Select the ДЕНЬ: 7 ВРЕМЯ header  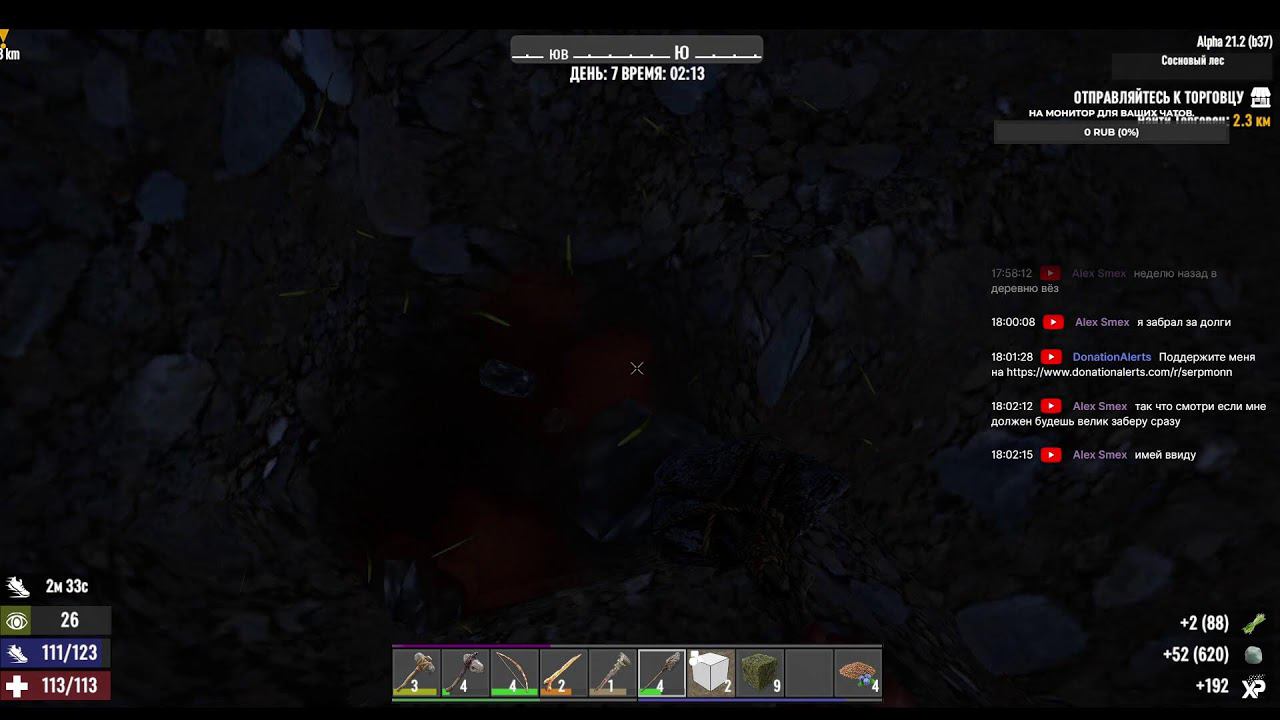(636, 73)
